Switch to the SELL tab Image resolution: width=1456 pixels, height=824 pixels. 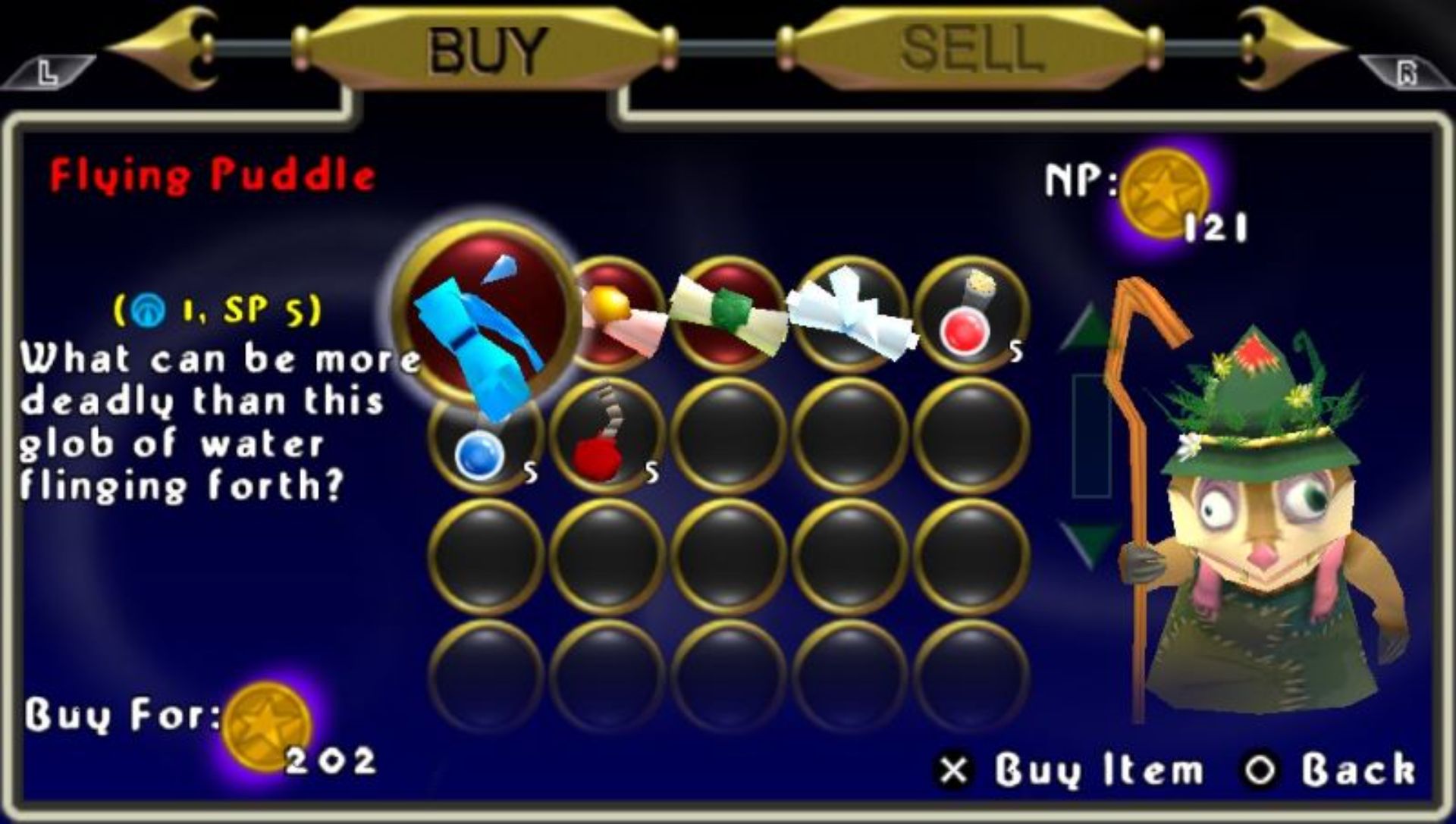pyautogui.click(x=969, y=49)
